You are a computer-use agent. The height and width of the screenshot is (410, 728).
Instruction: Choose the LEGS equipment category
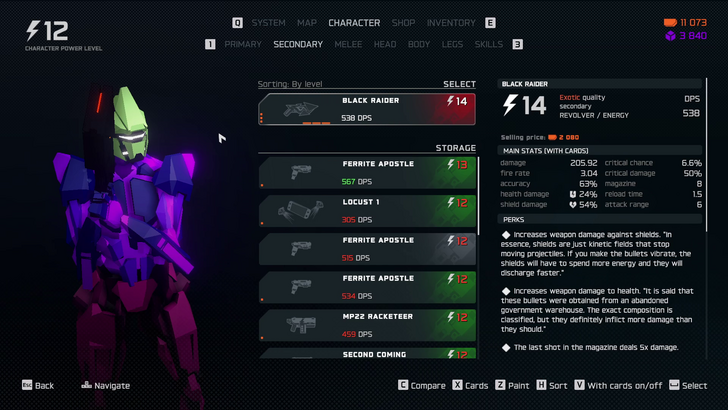[x=452, y=44]
